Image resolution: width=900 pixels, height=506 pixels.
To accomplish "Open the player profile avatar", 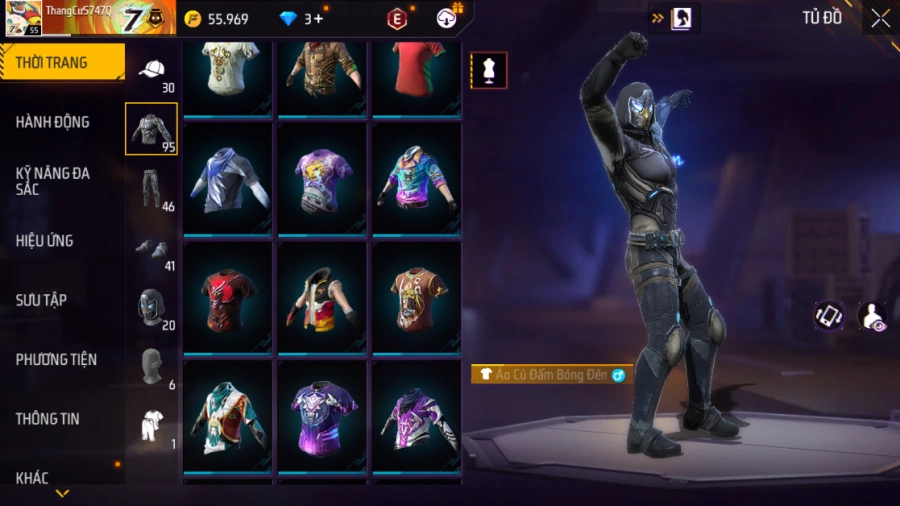I will click(24, 18).
